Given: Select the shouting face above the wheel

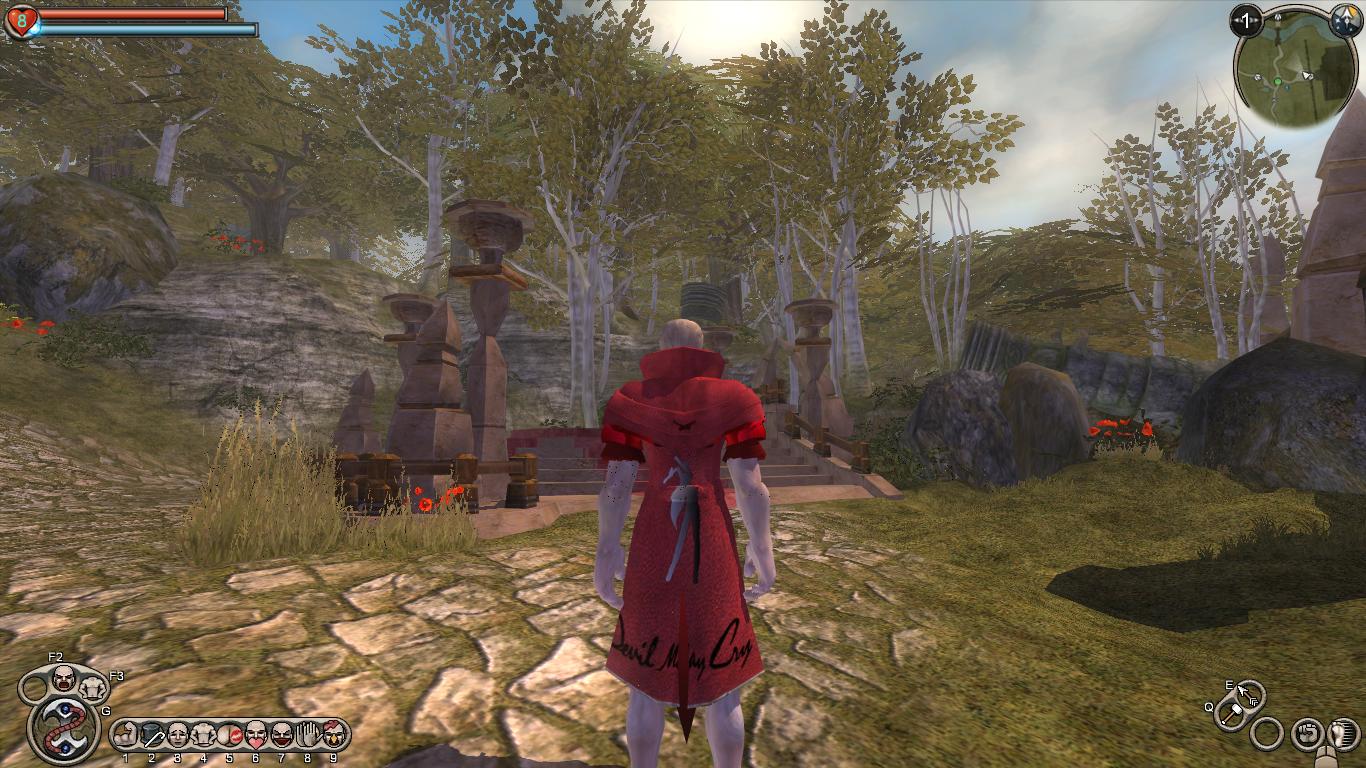Looking at the screenshot, I should pyautogui.click(x=64, y=680).
